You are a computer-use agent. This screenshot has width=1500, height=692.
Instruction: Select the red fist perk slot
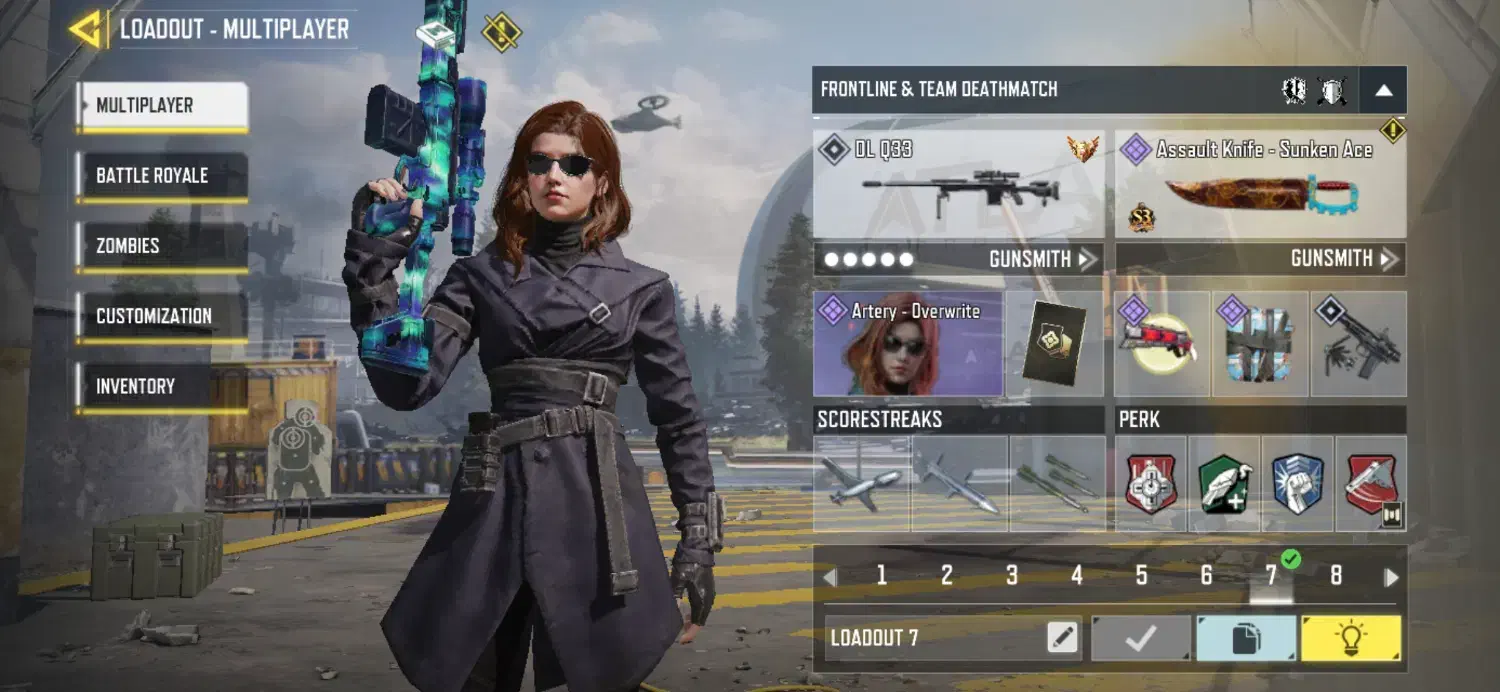[x=1151, y=484]
